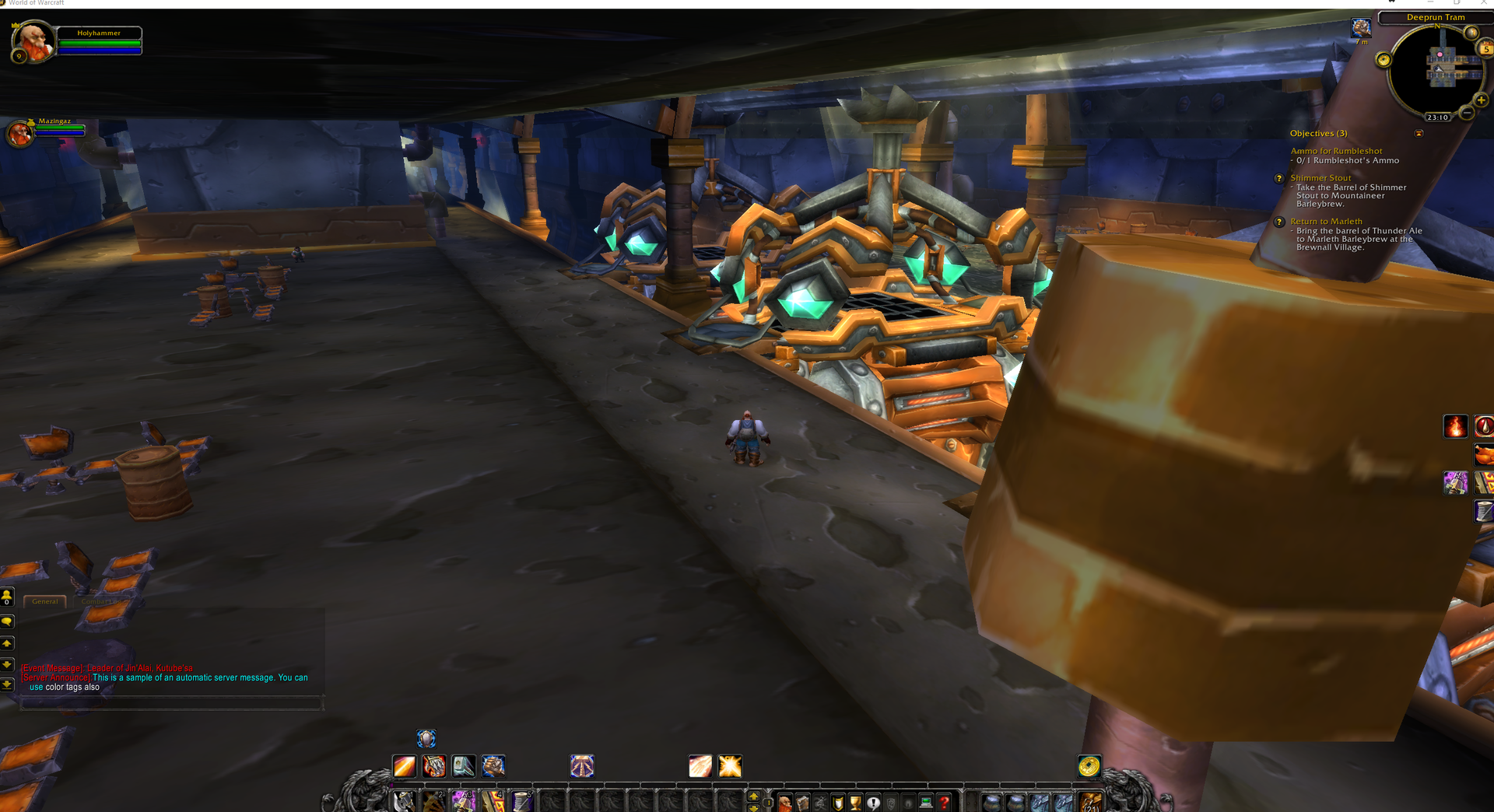Viewport: 1494px width, 812px height.
Task: Zoom in the minimap with the plus button
Action: coord(1481,100)
